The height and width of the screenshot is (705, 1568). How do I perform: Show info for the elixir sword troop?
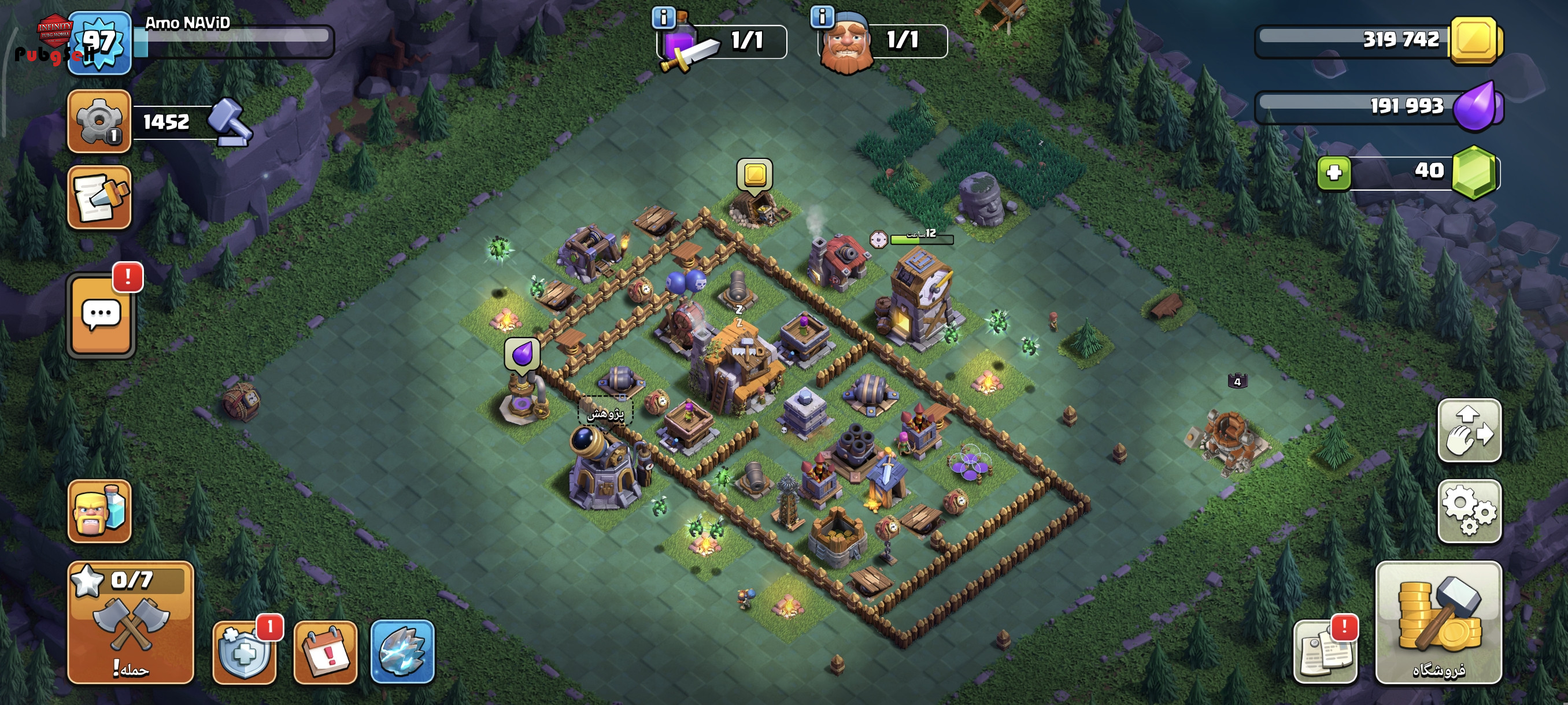pos(664,18)
